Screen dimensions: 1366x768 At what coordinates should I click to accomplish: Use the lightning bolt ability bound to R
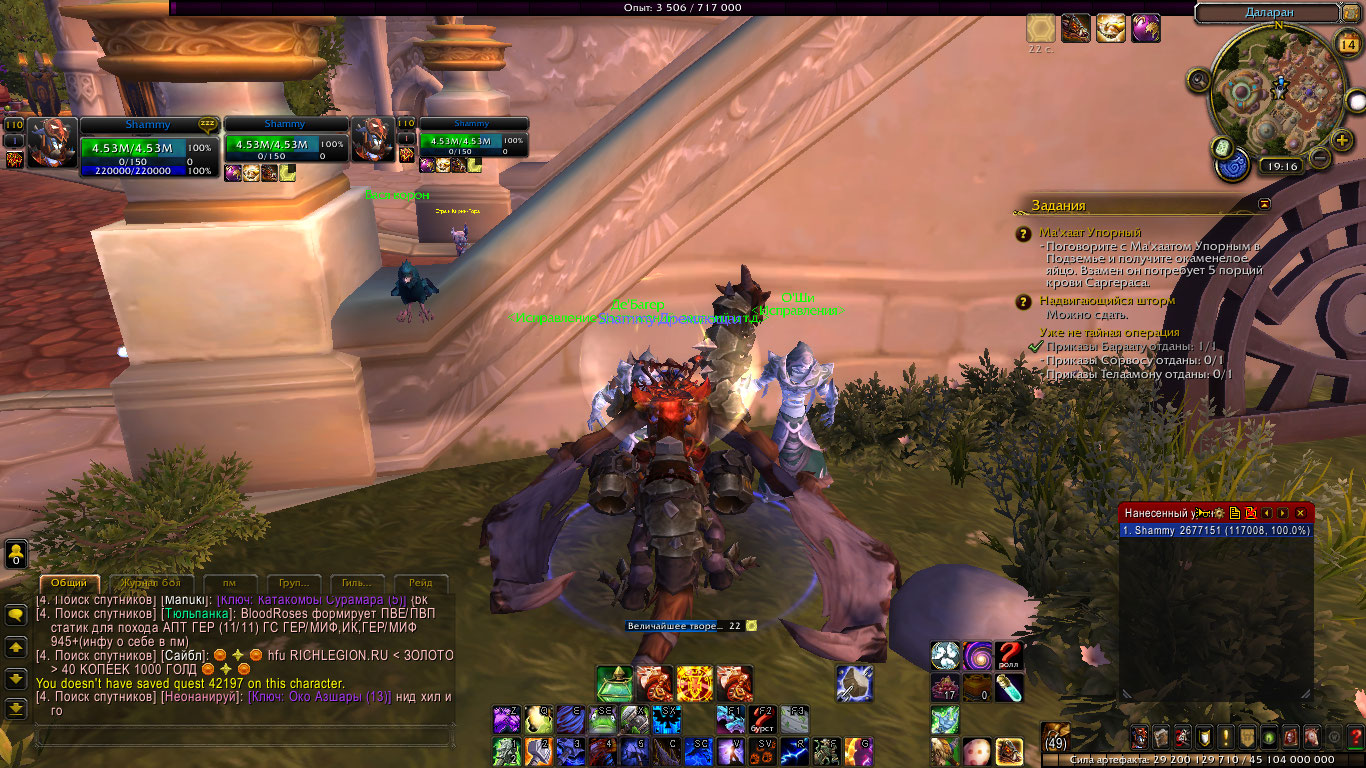796,751
